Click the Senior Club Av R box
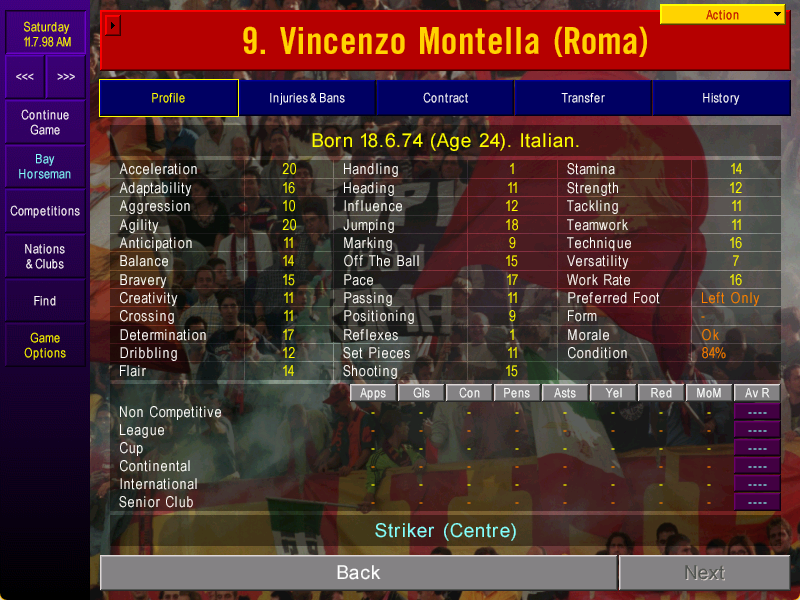This screenshot has width=800, height=600. pyautogui.click(x=757, y=502)
